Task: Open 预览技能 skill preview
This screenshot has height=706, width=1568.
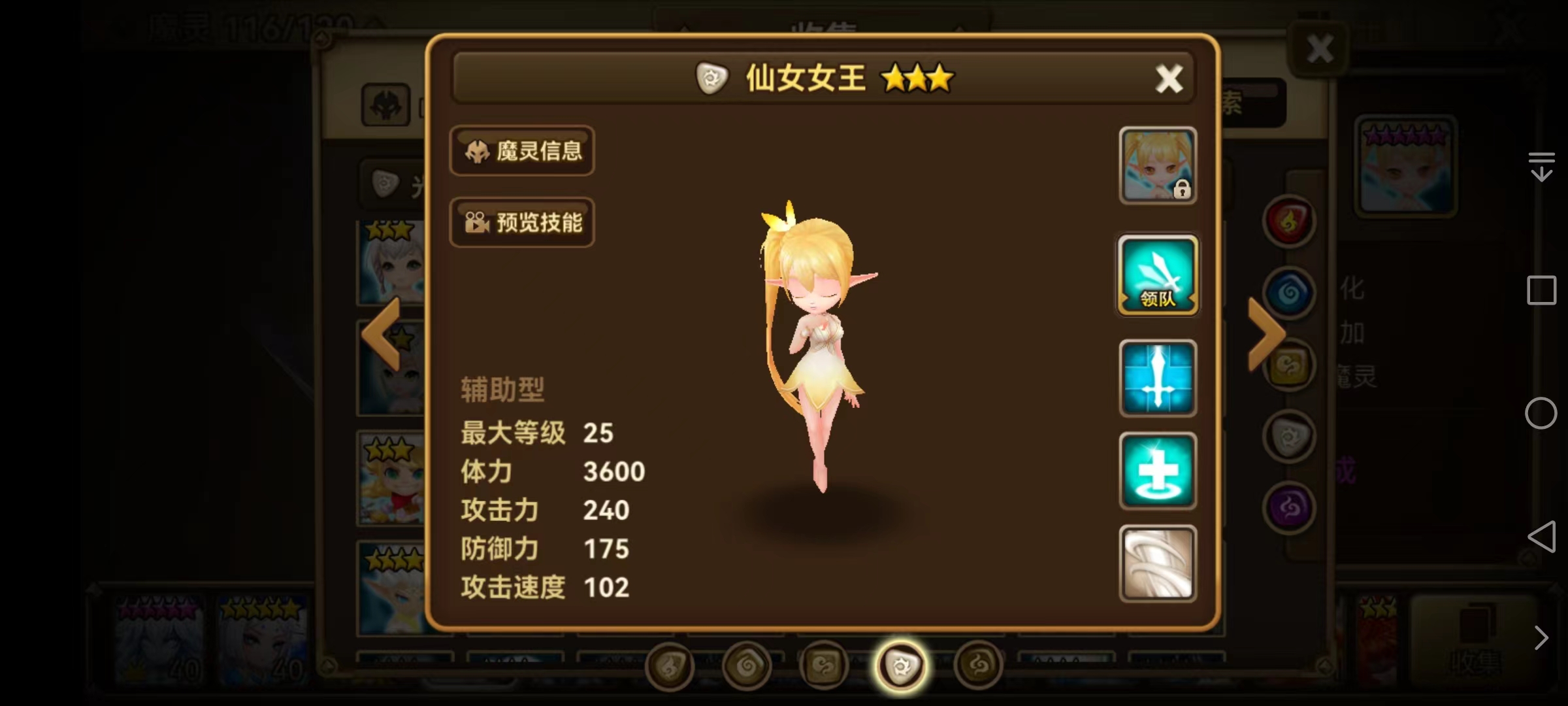Action: coord(522,222)
